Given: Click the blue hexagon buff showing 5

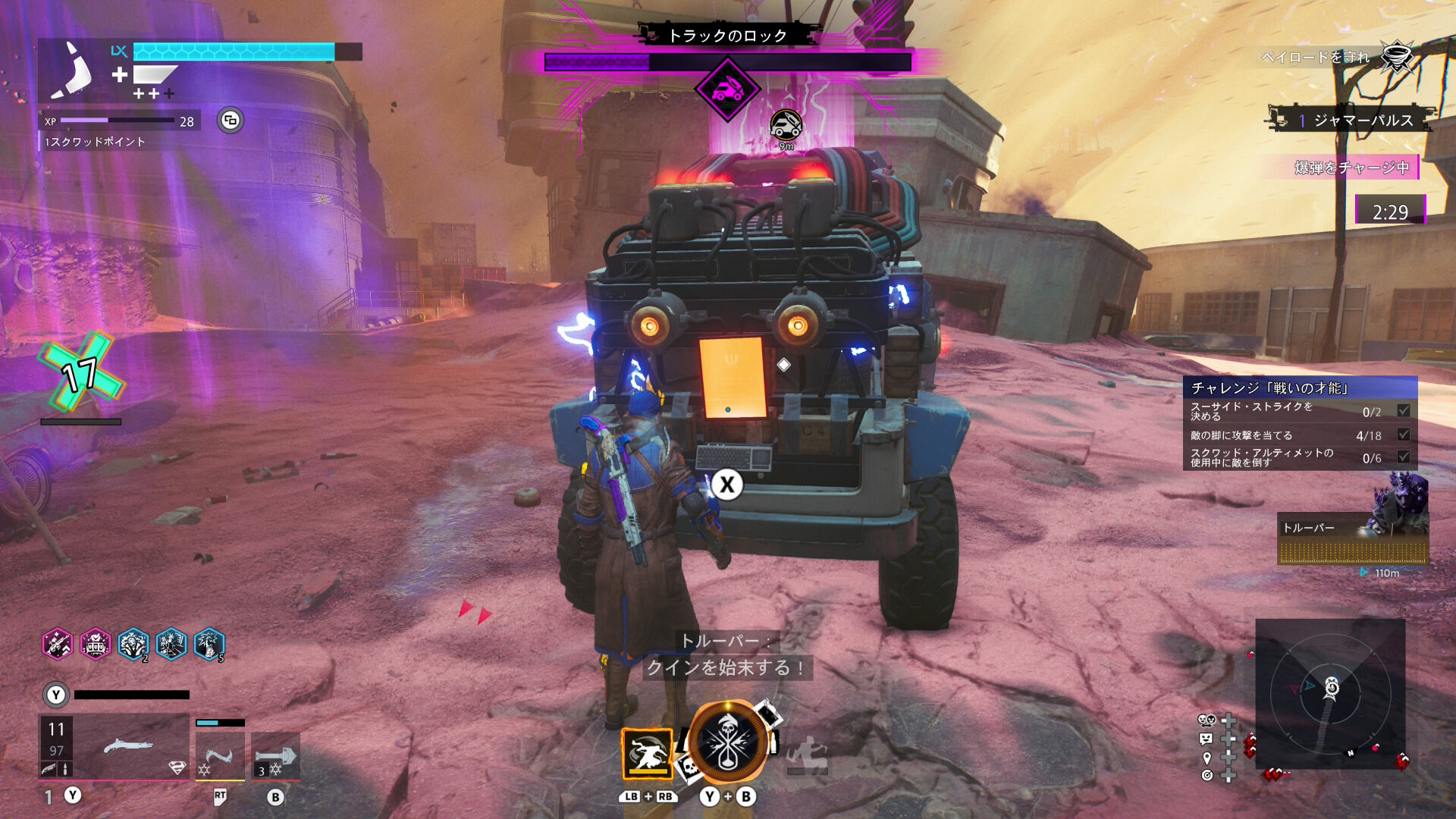Looking at the screenshot, I should [x=209, y=645].
